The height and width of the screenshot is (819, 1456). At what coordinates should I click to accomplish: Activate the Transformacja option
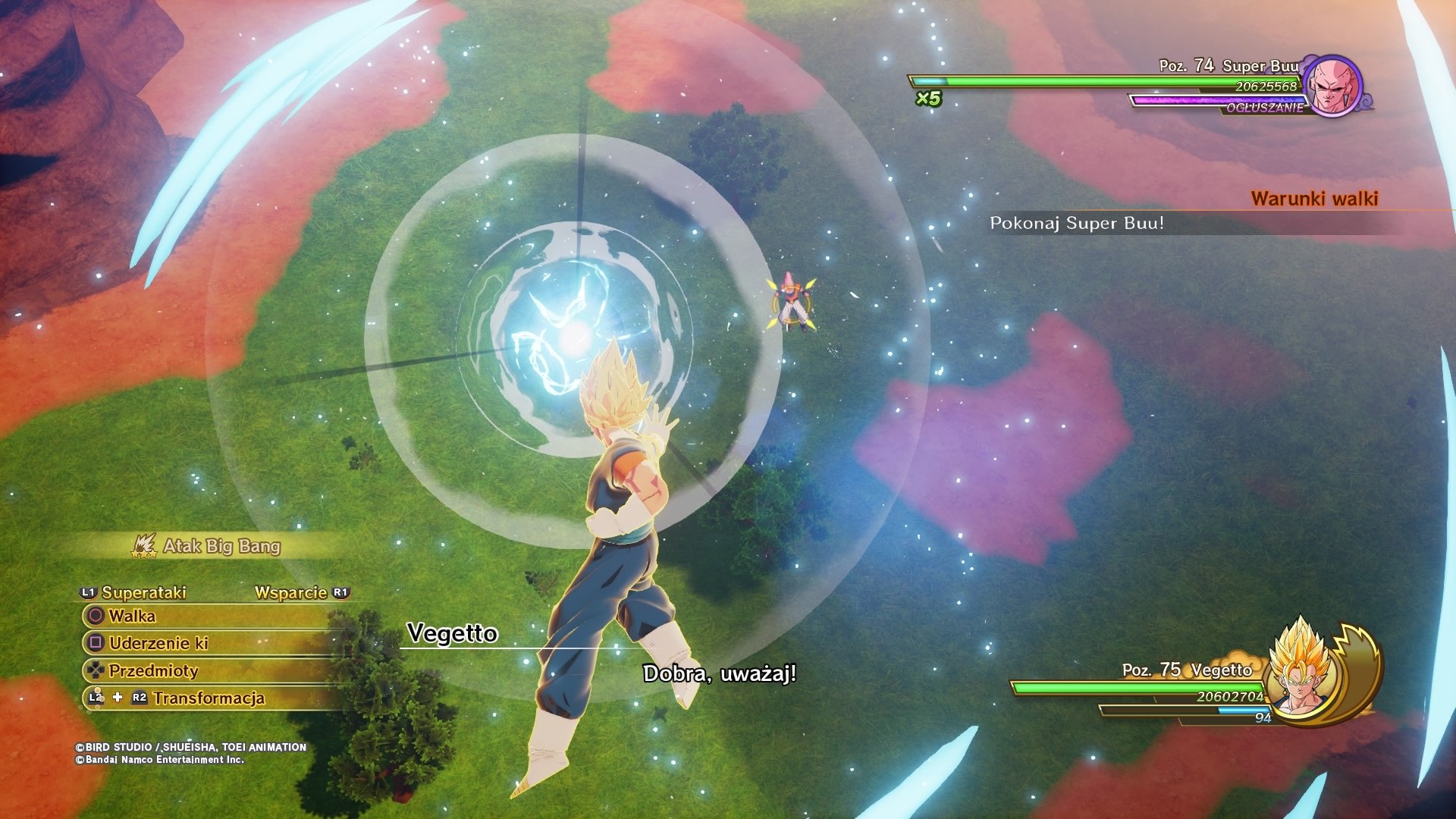pyautogui.click(x=209, y=698)
